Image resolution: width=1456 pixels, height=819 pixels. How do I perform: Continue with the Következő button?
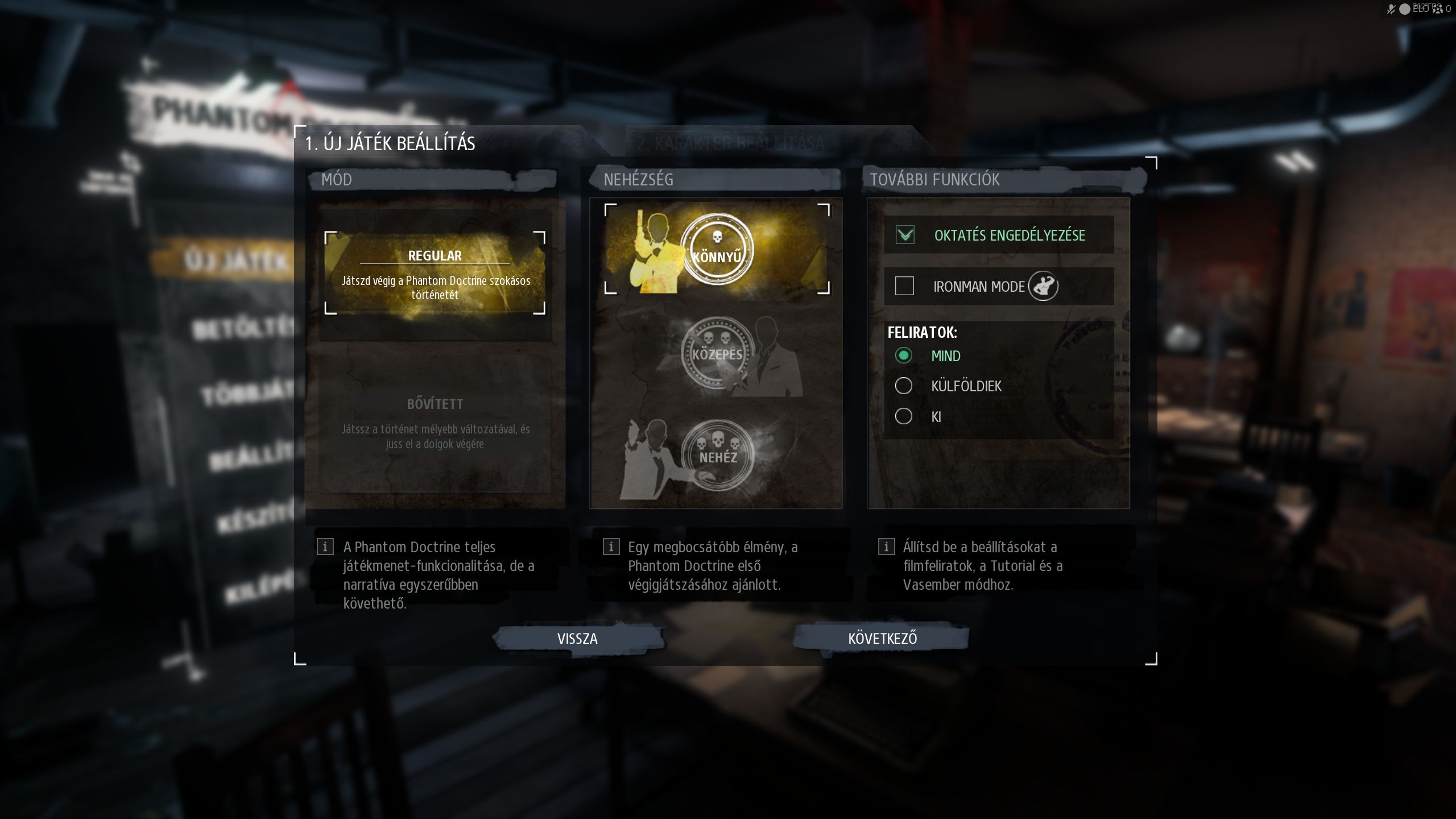click(882, 638)
